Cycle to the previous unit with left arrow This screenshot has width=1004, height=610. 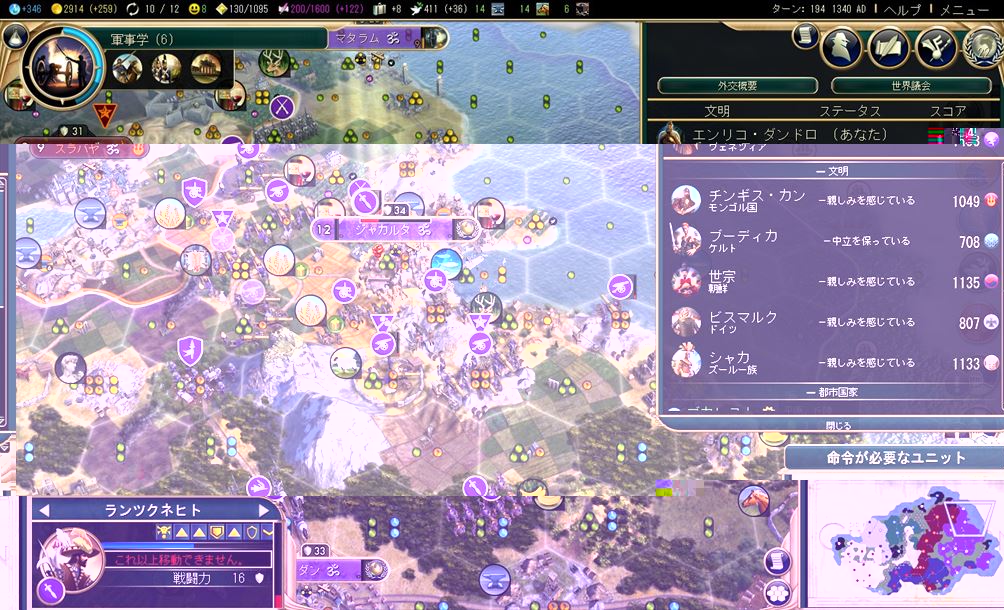[43, 510]
